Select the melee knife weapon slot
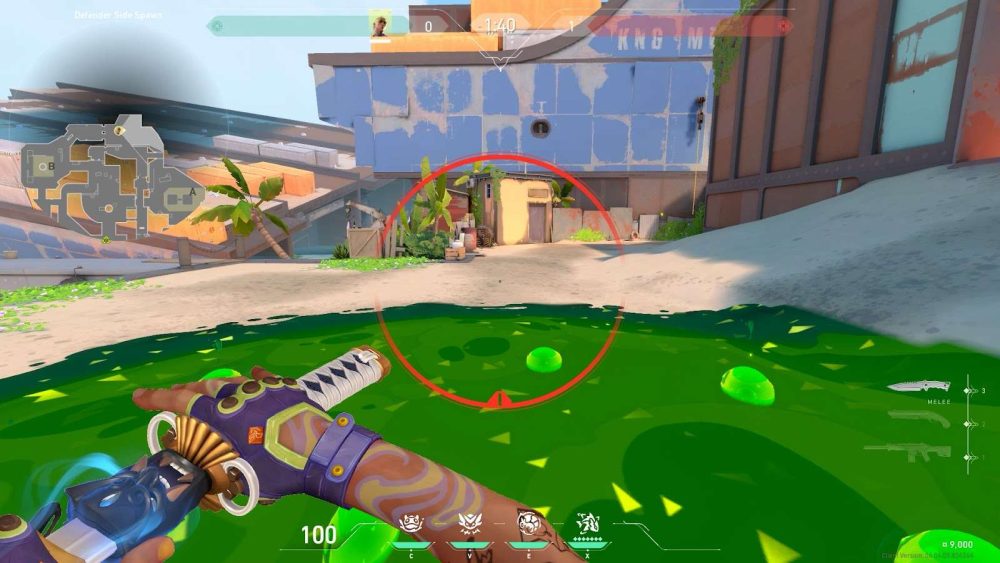Screen dimensions: 1000x563 pos(917,387)
